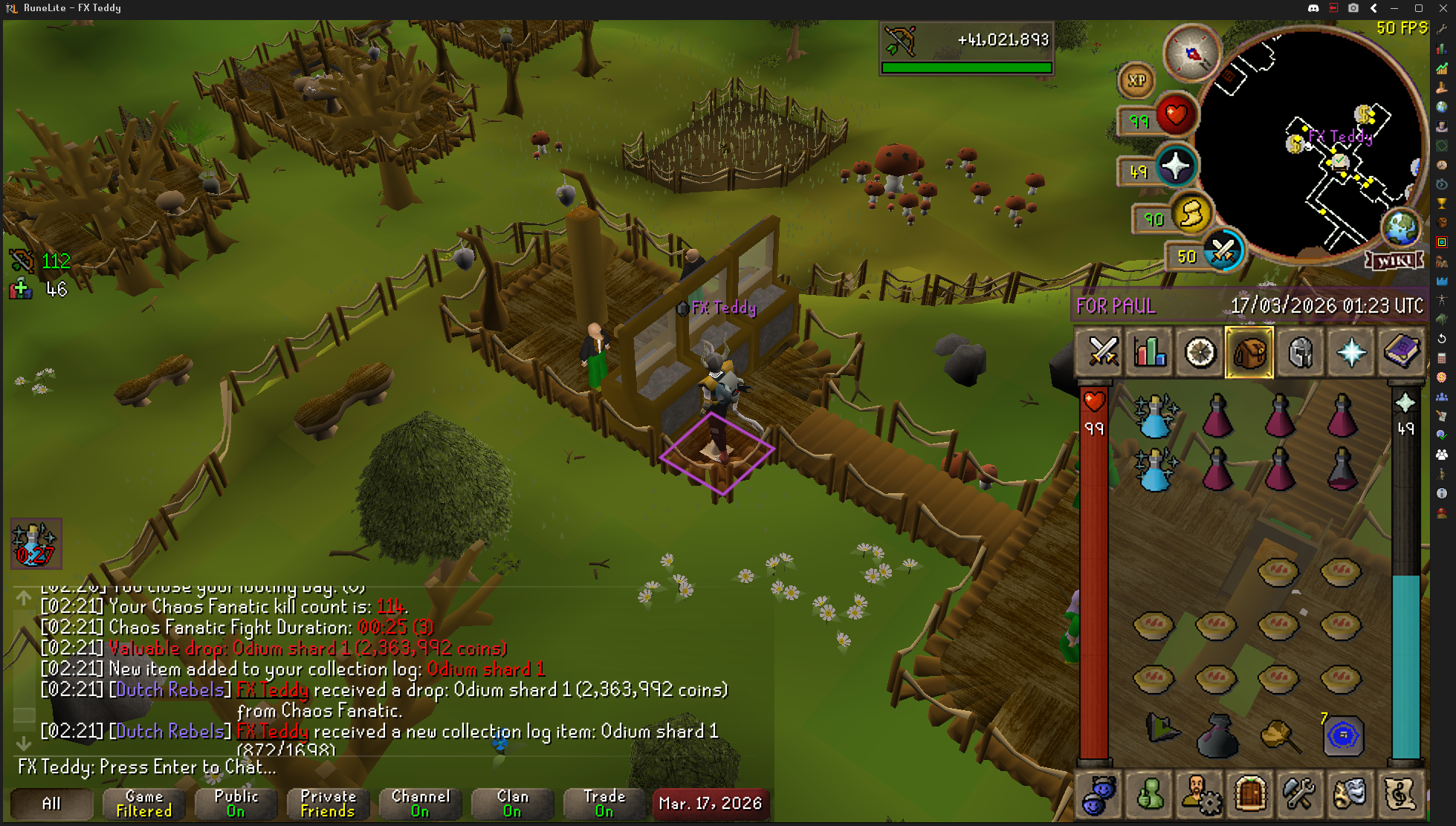This screenshot has width=1456, height=826.
Task: Activate the quick-prayers orb showing 49
Action: [1175, 167]
